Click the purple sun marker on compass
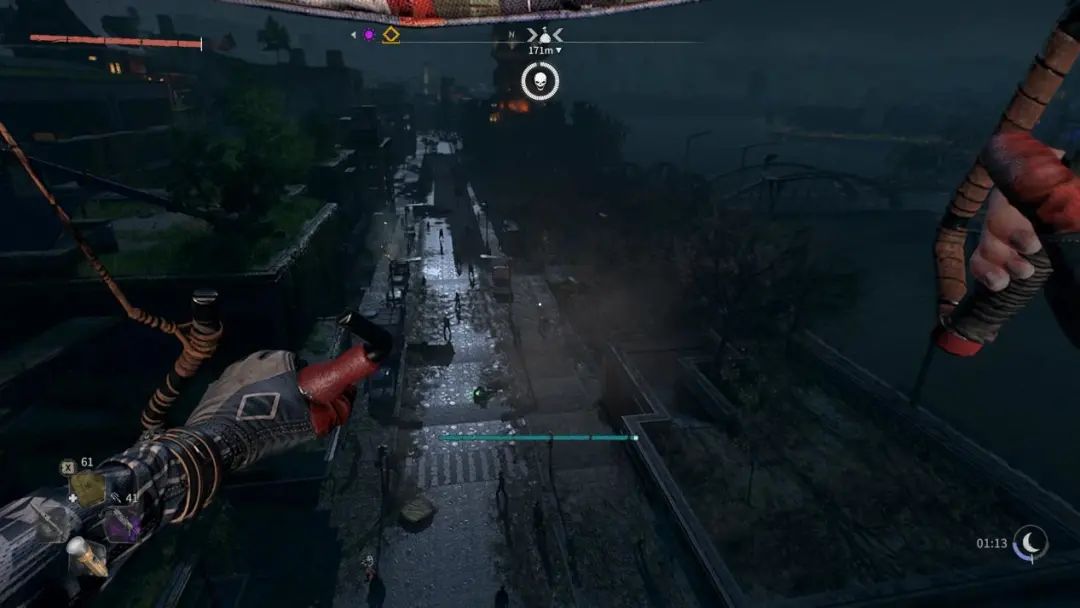The height and width of the screenshot is (608, 1080). [368, 35]
